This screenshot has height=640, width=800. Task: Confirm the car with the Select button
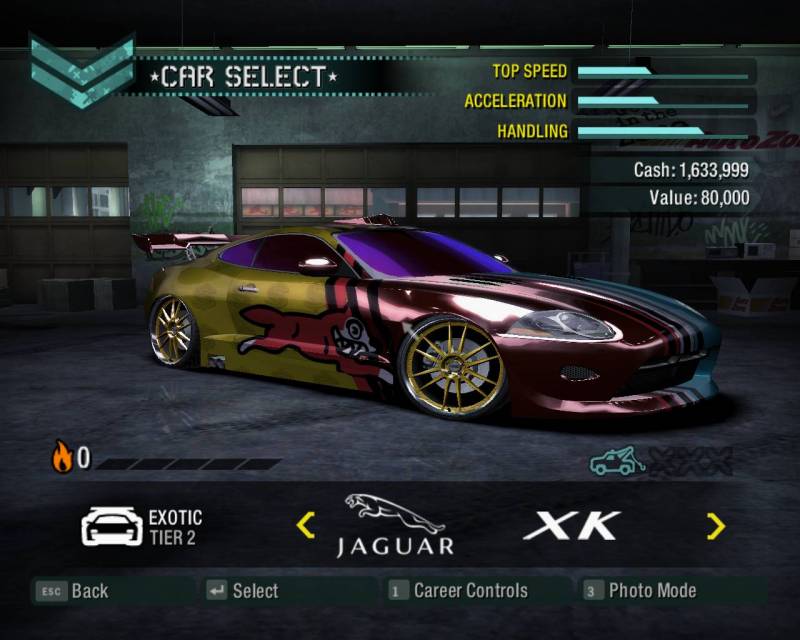click(x=243, y=591)
